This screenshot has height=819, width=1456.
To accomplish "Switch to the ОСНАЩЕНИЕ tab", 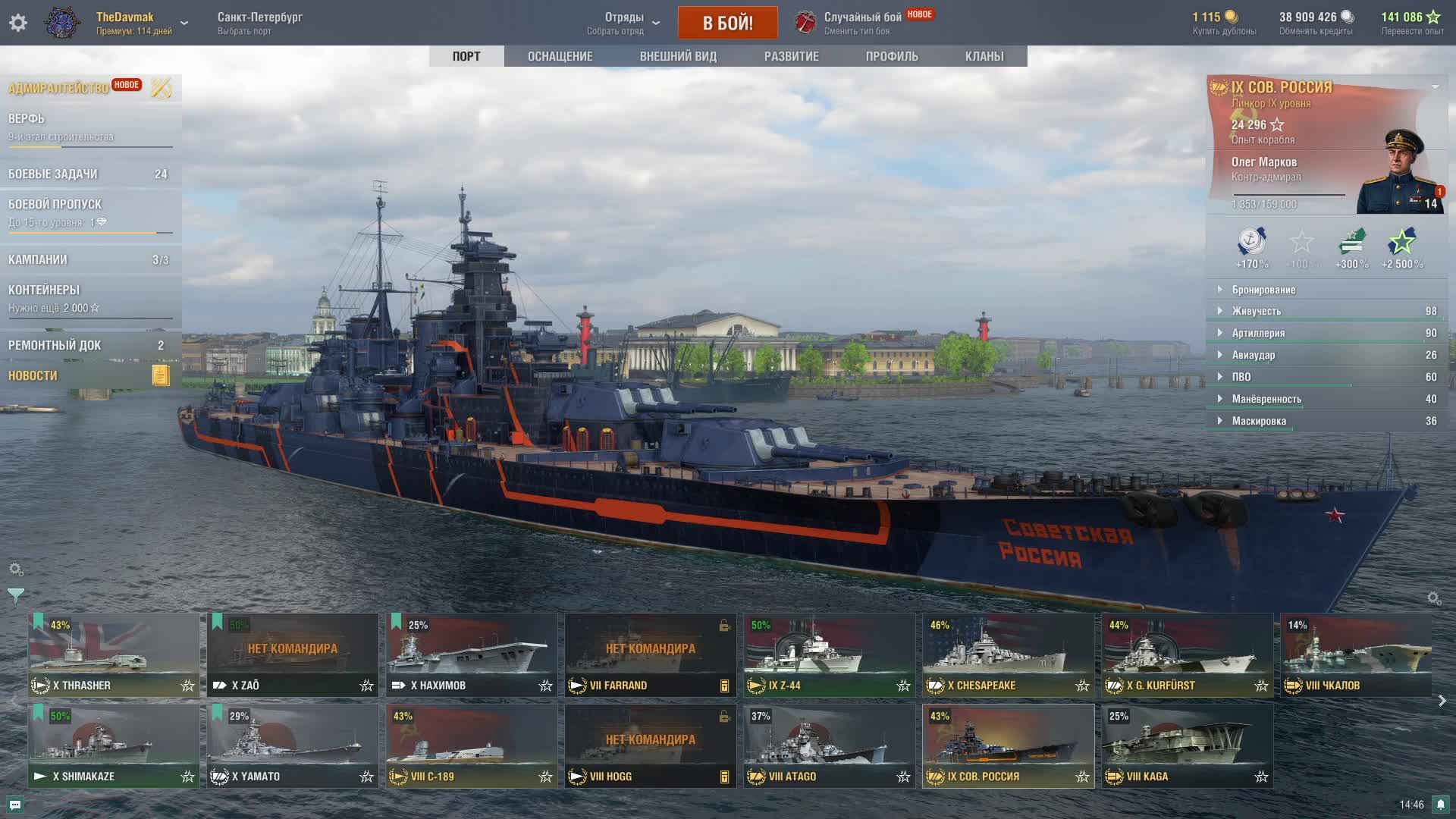I will coord(560,56).
